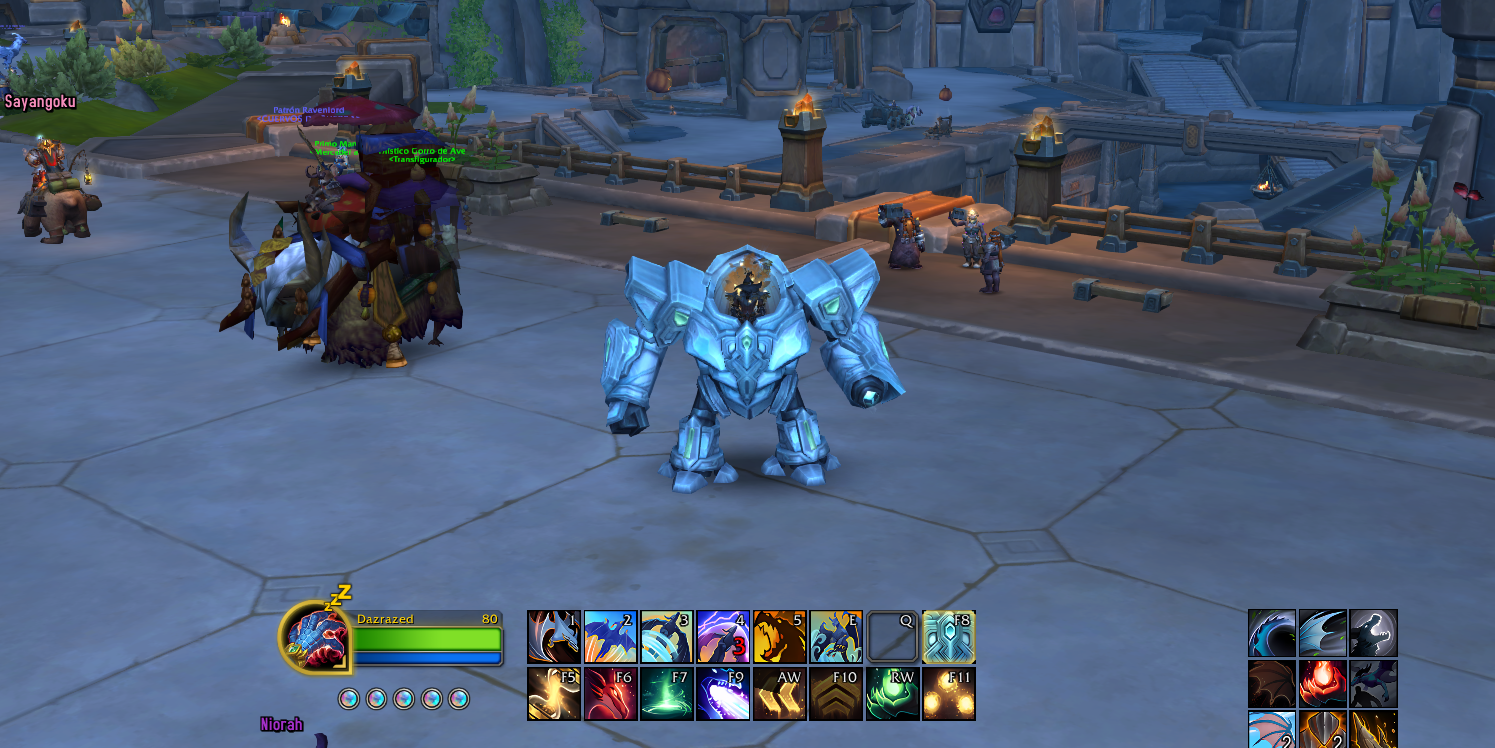Activate the roaring orange dragon ability on key 5

[x=780, y=637]
